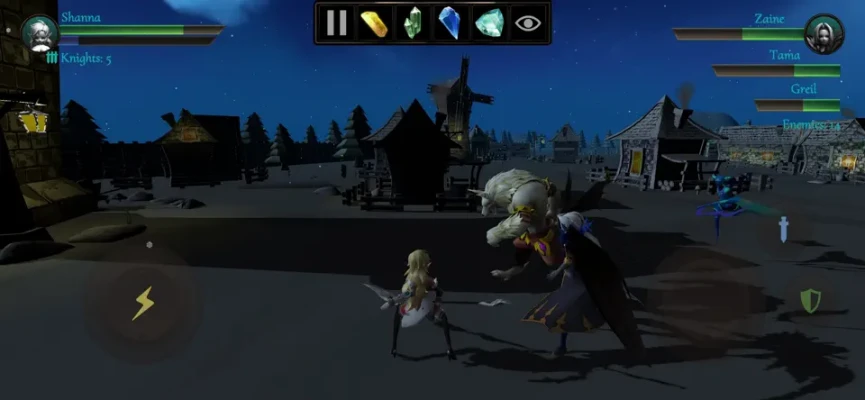Toggle the eye view button
This screenshot has height=400, width=865.
[526, 22]
